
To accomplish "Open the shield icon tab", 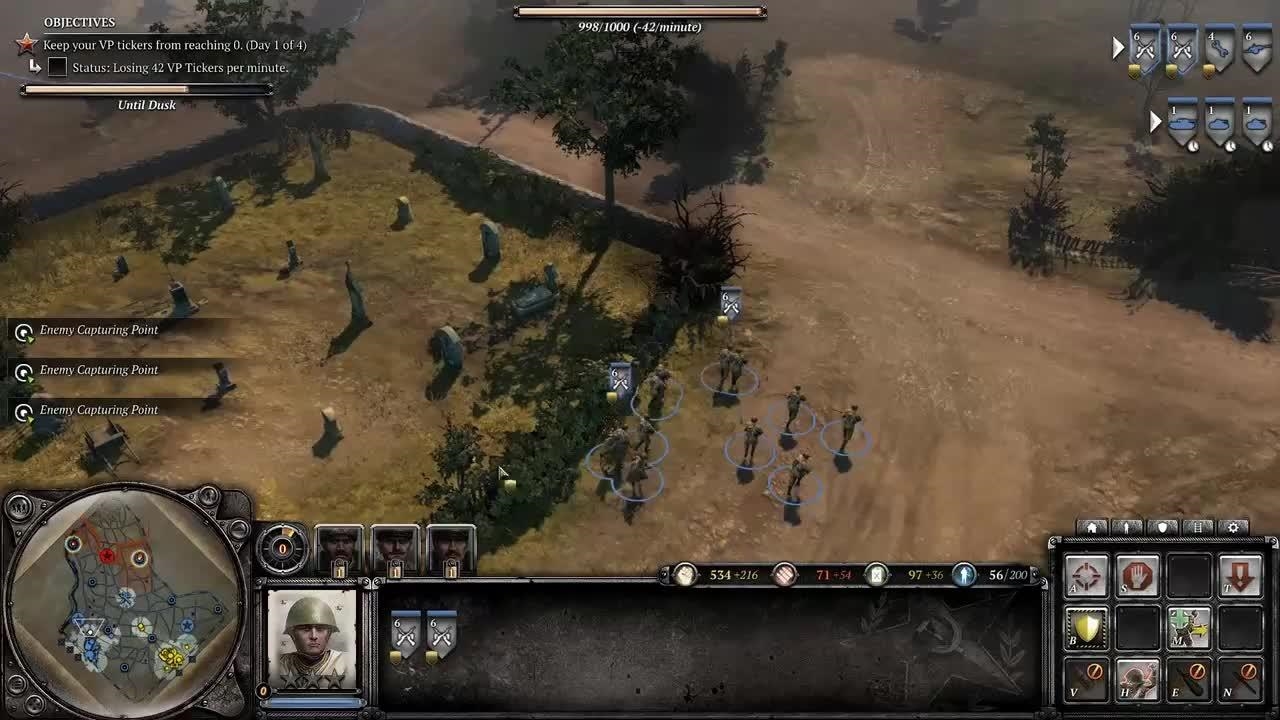I will pyautogui.click(x=1162, y=527).
